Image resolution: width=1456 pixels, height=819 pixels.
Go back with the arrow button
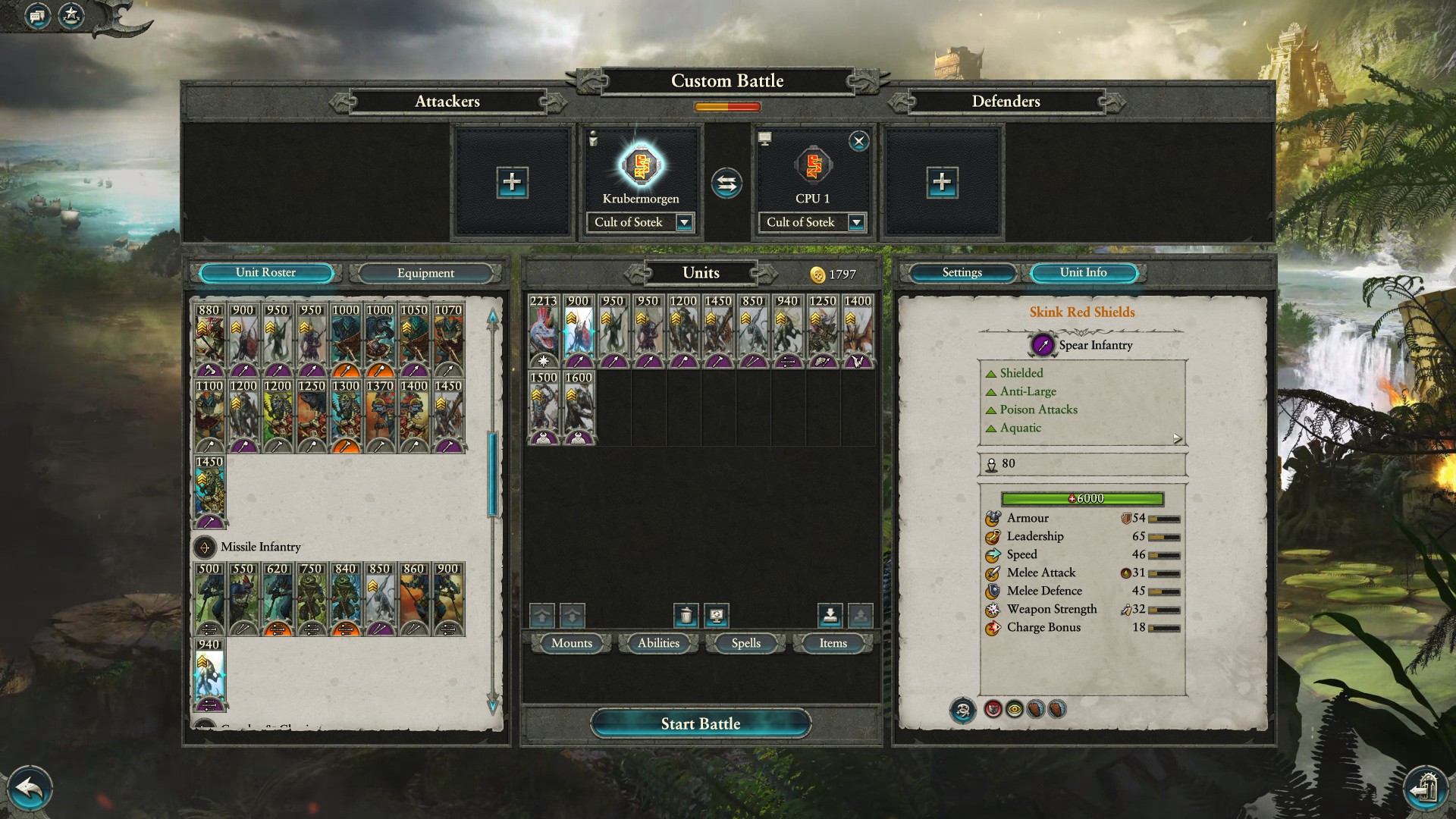pos(30,789)
